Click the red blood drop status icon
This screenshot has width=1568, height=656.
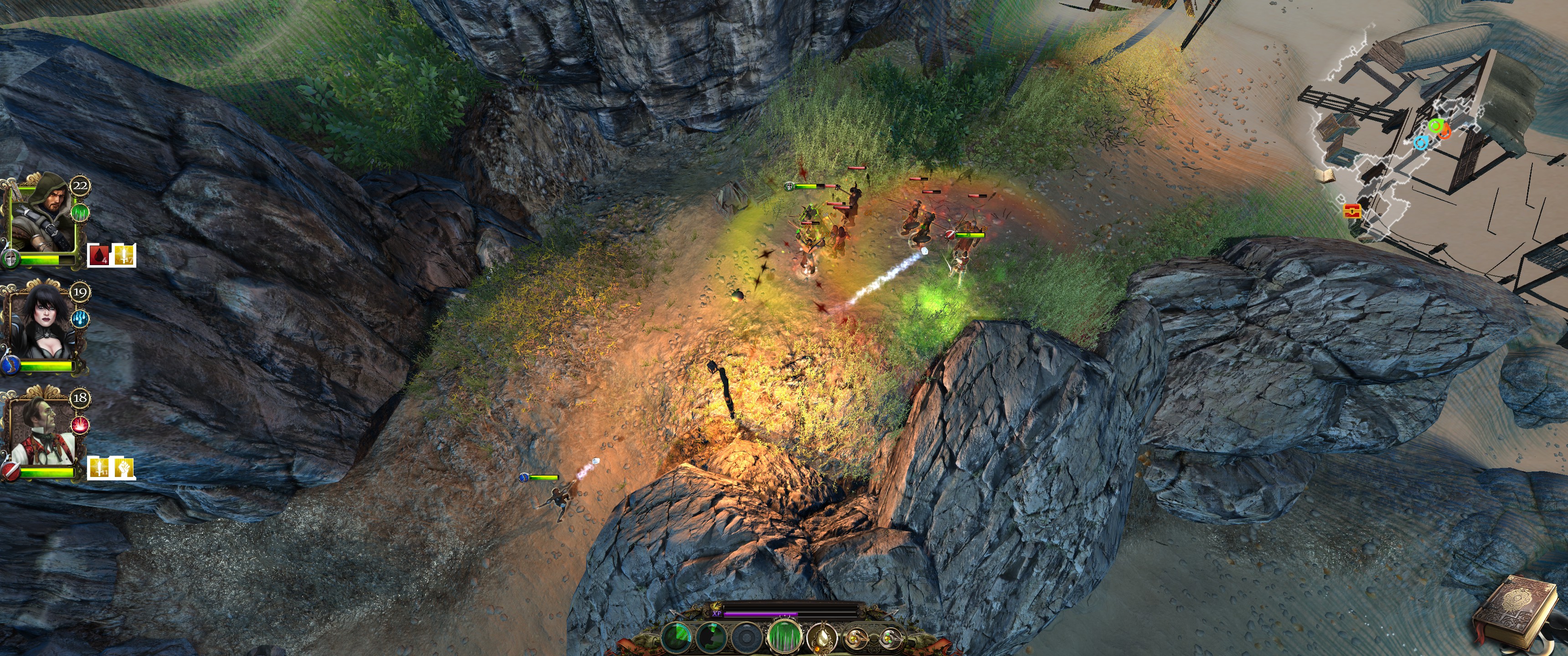tap(98, 255)
